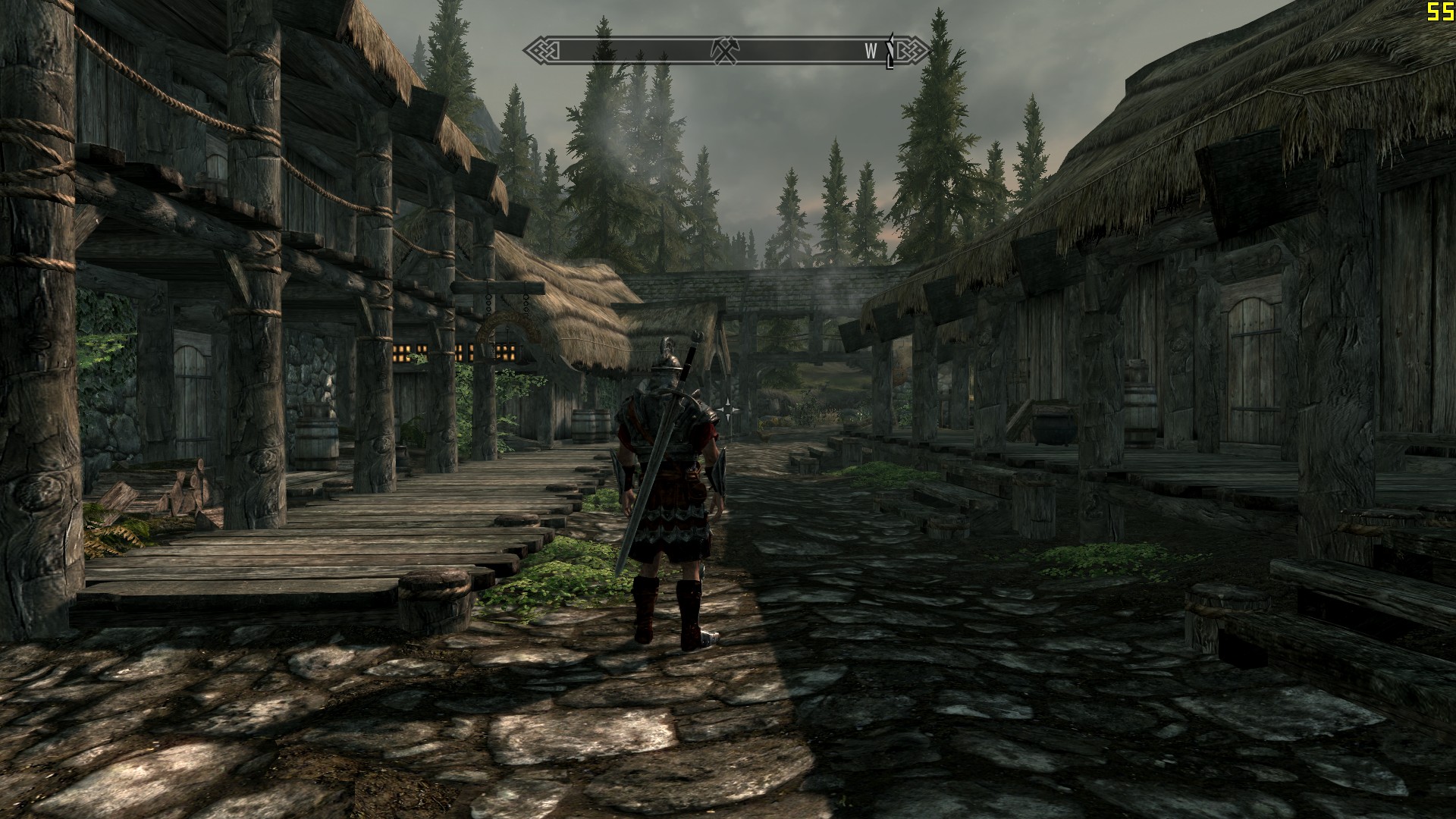
Task: Select the West 'W' compass heading
Action: (871, 51)
